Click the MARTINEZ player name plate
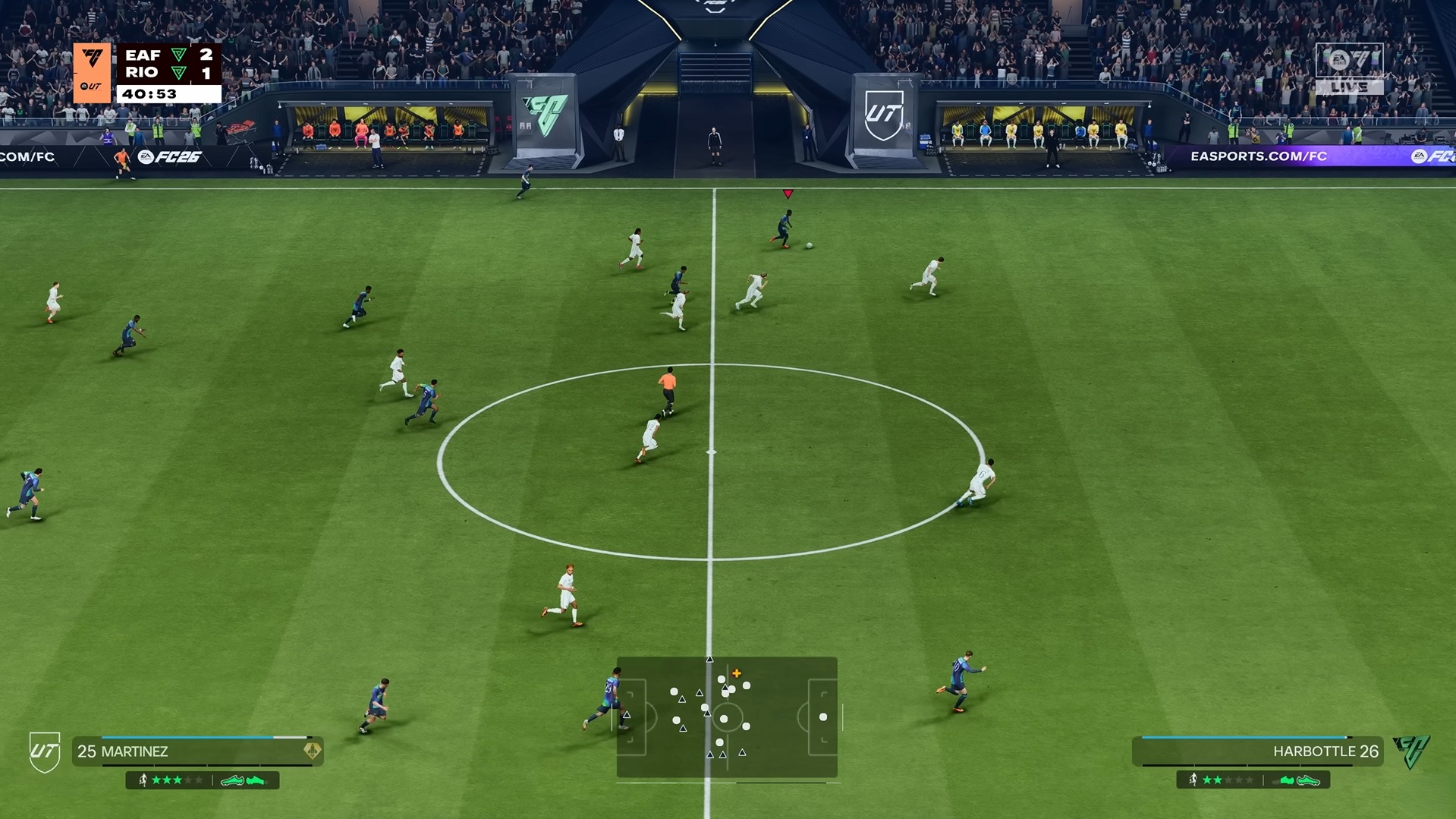1456x819 pixels. [121, 752]
